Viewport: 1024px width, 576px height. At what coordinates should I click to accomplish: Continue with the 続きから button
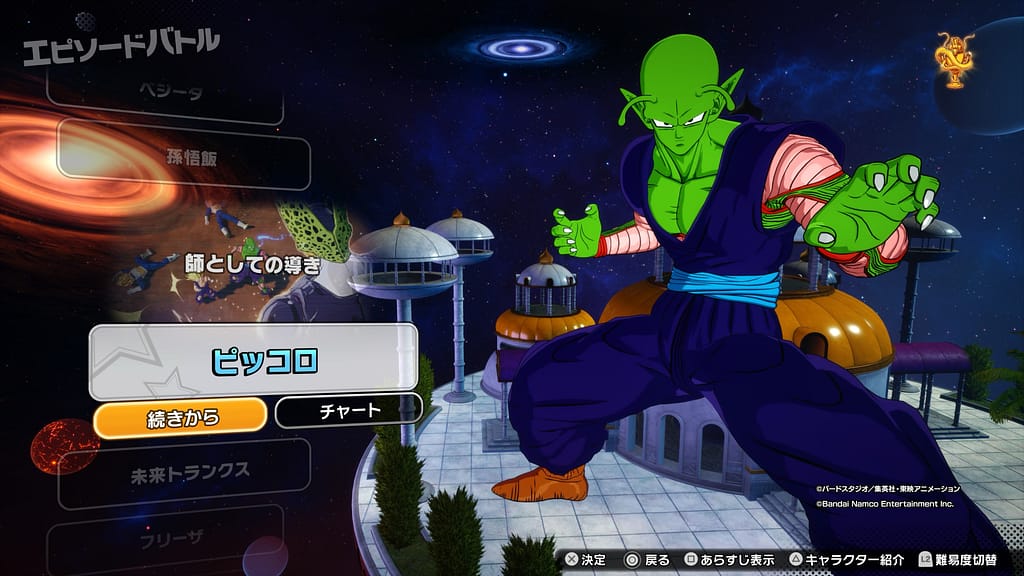180,413
